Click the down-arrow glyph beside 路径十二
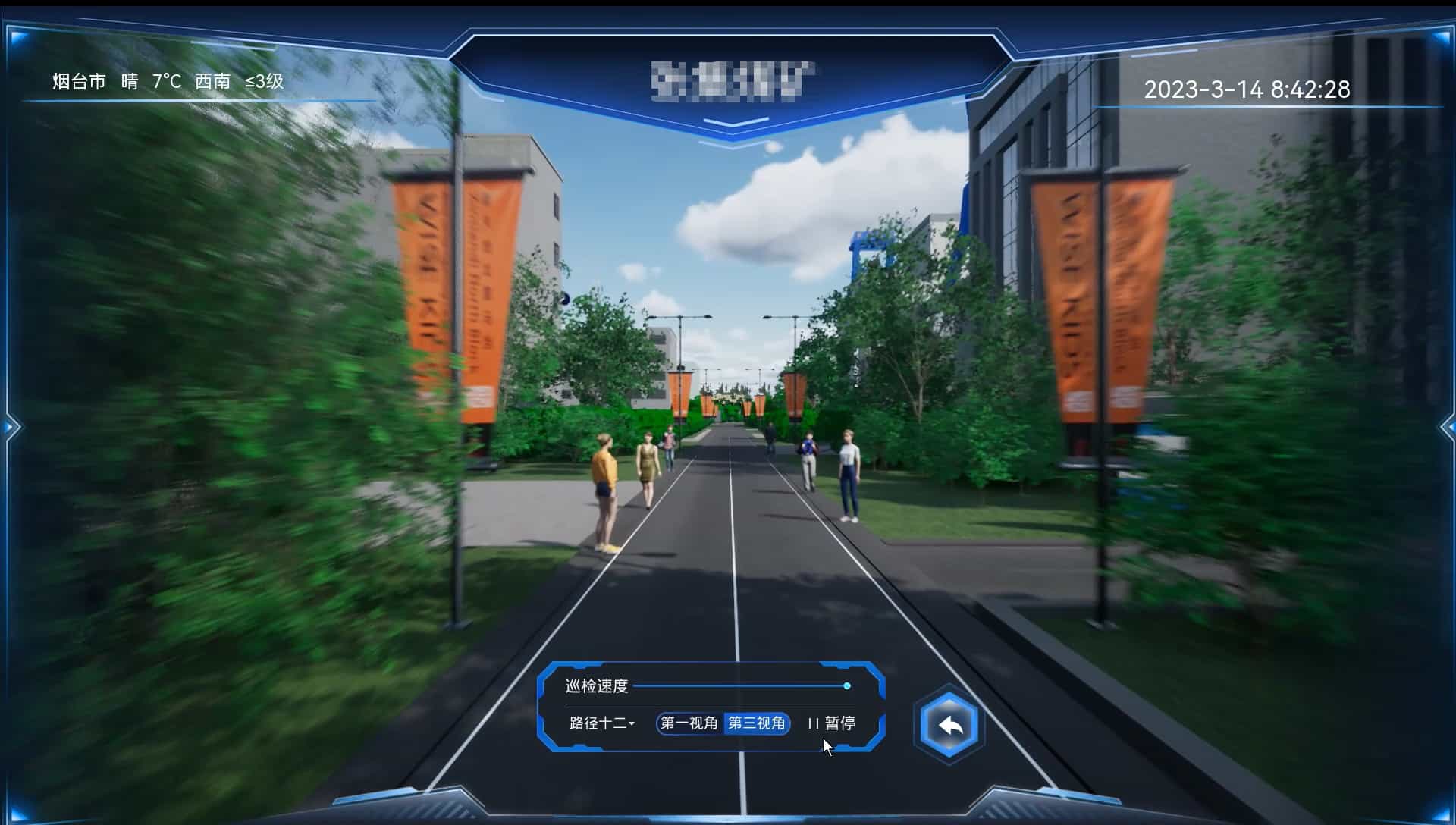This screenshot has width=1456, height=825. coord(634,725)
